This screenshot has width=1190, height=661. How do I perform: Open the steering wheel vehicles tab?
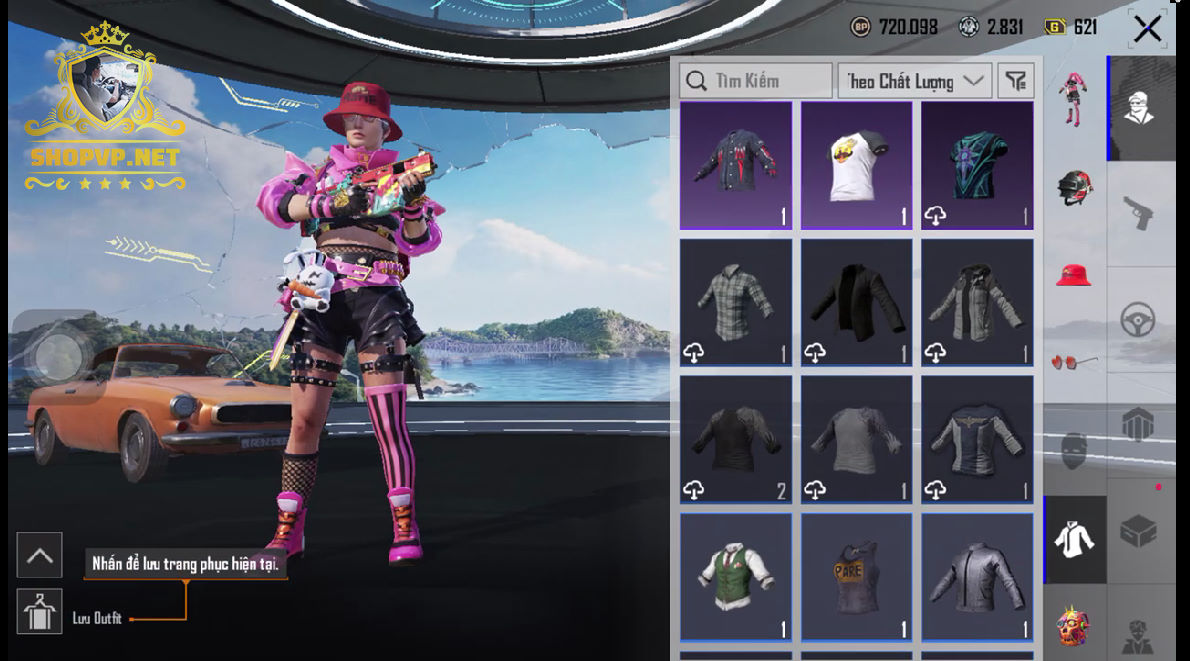coord(1139,320)
